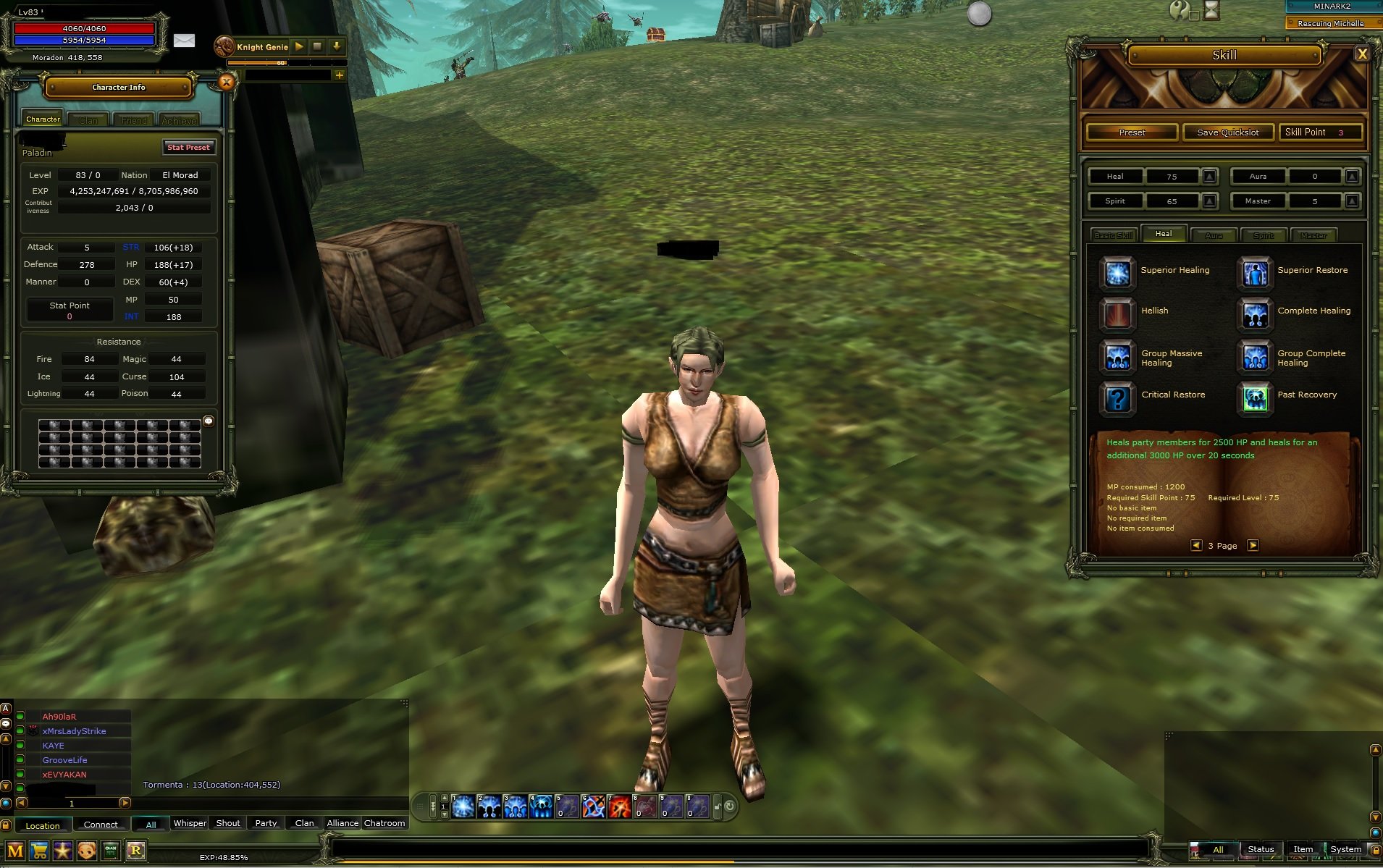Open the item mall M icon
The height and width of the screenshot is (868, 1383).
pyautogui.click(x=15, y=851)
